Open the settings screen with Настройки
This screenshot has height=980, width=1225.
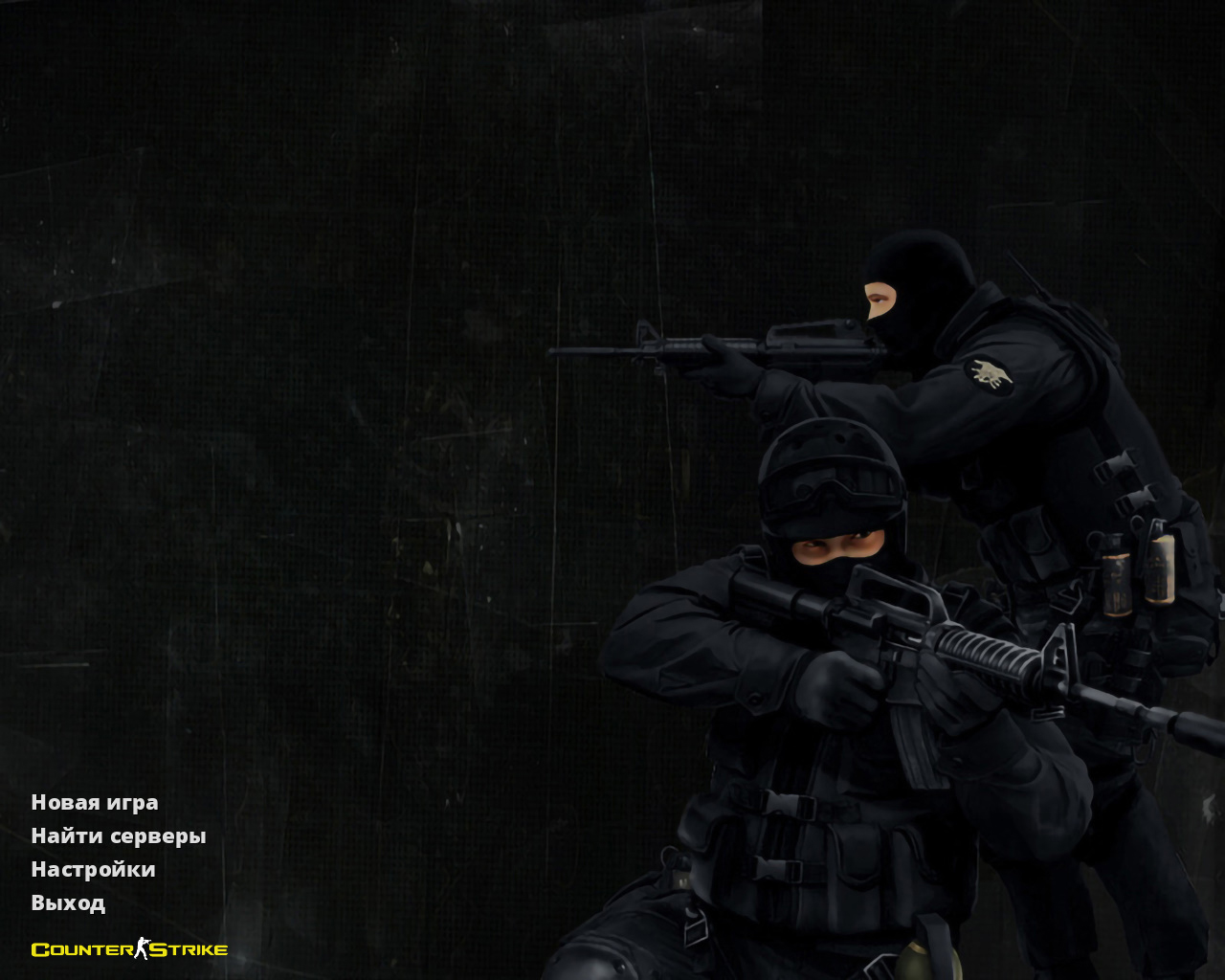93,869
